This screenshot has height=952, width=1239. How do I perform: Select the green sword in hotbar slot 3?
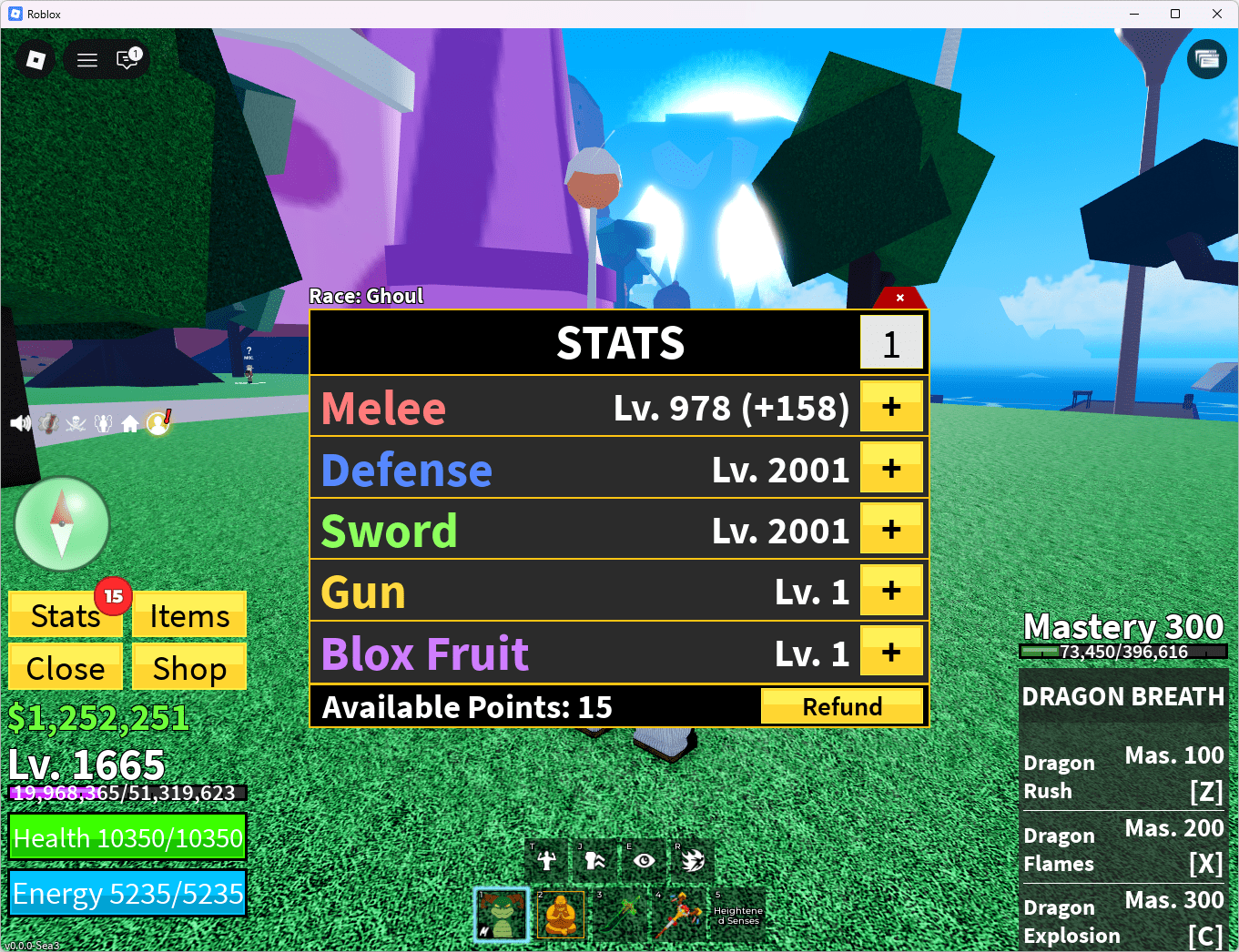[x=618, y=914]
